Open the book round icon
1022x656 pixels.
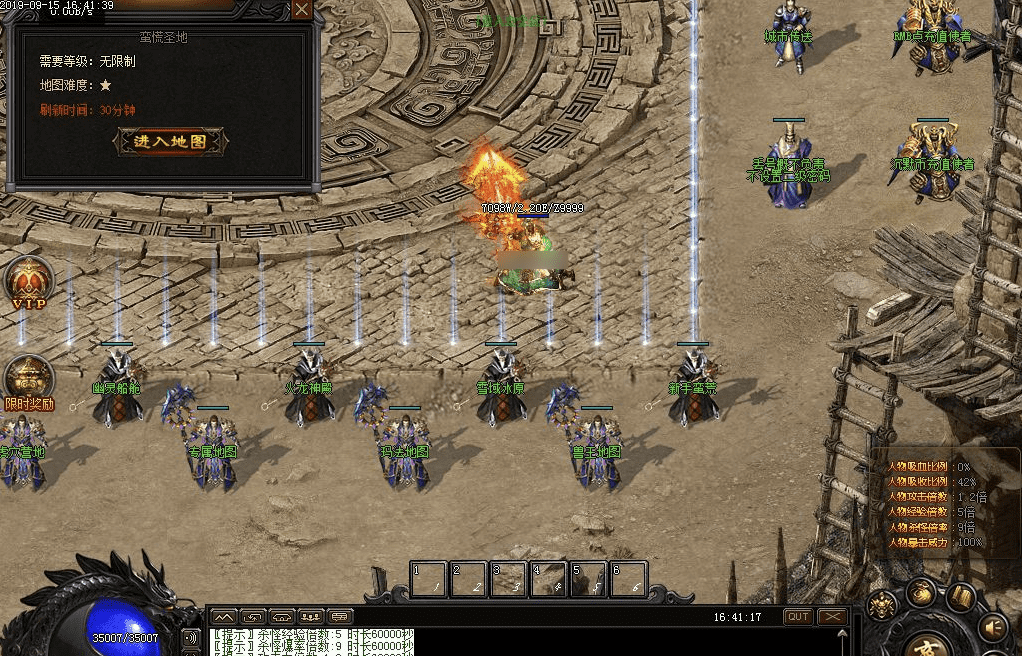961,598
